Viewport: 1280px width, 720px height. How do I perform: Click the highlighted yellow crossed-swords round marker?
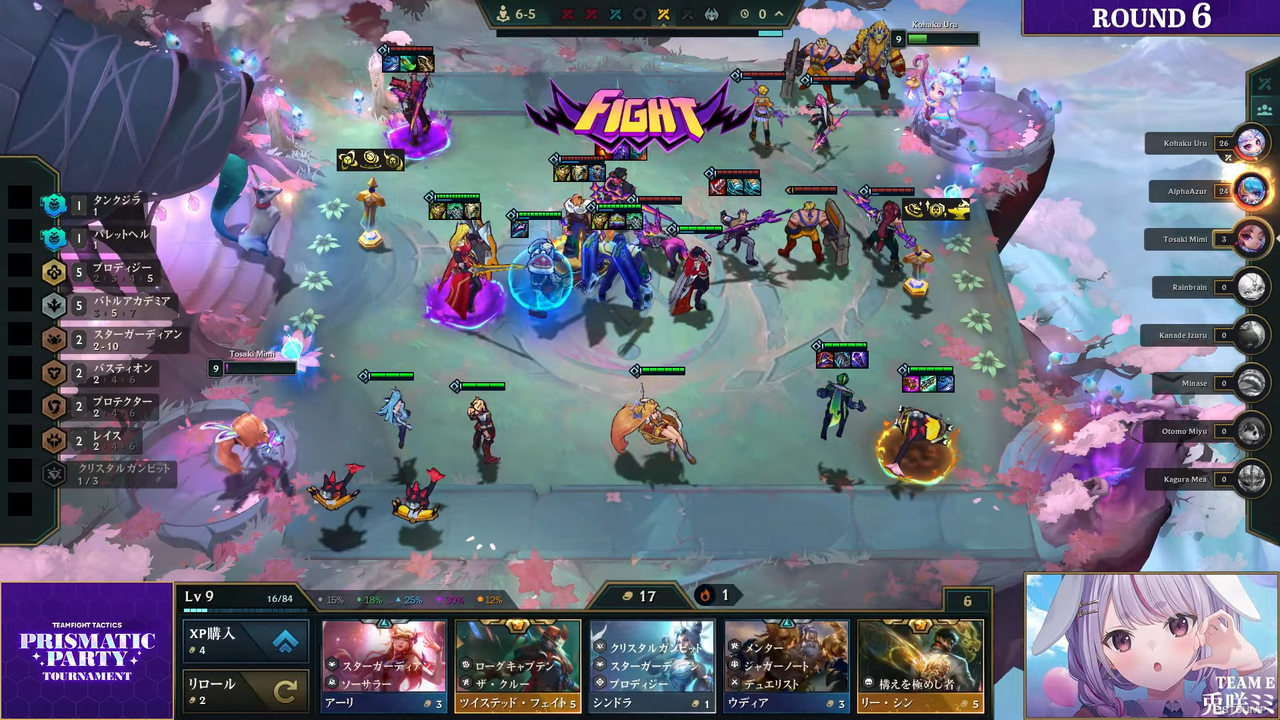pos(664,14)
